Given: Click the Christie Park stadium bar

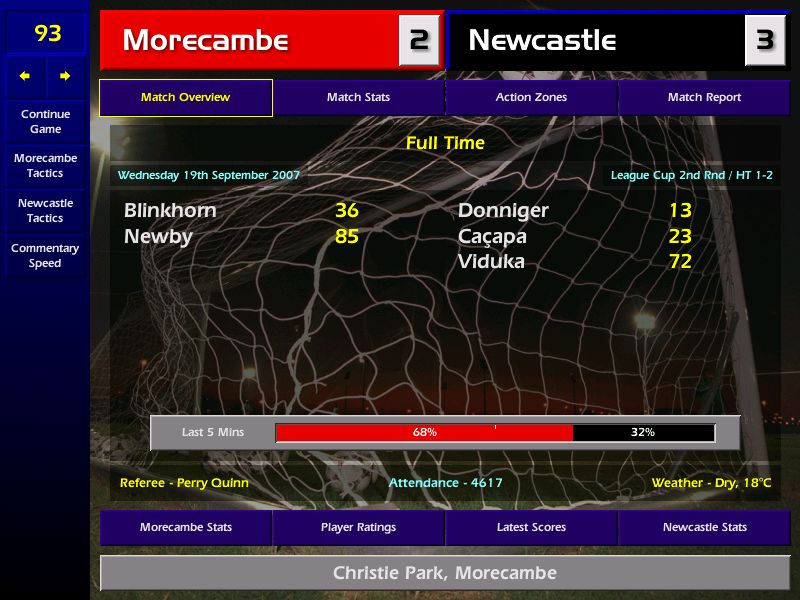Looking at the screenshot, I should 444,573.
